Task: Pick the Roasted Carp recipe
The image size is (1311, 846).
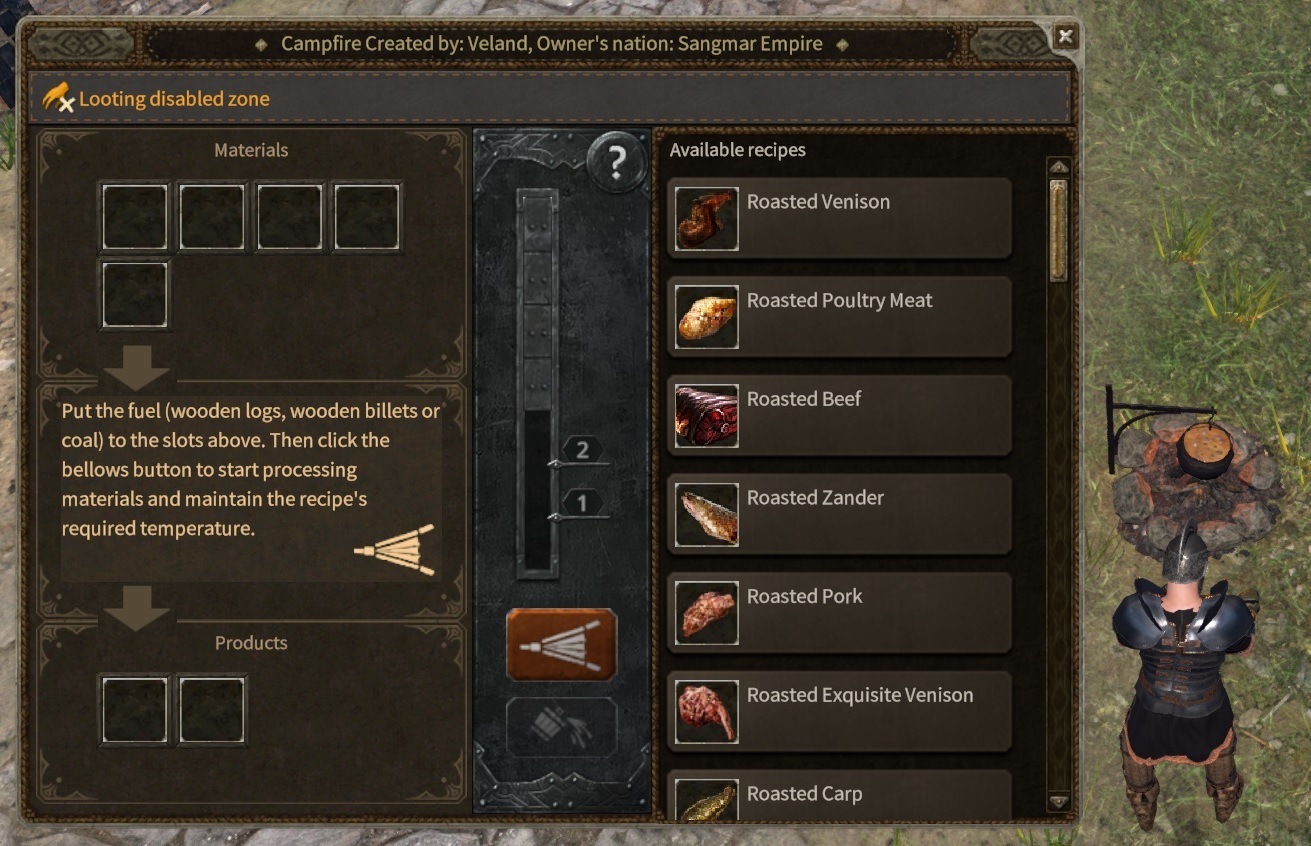Action: pos(839,797)
